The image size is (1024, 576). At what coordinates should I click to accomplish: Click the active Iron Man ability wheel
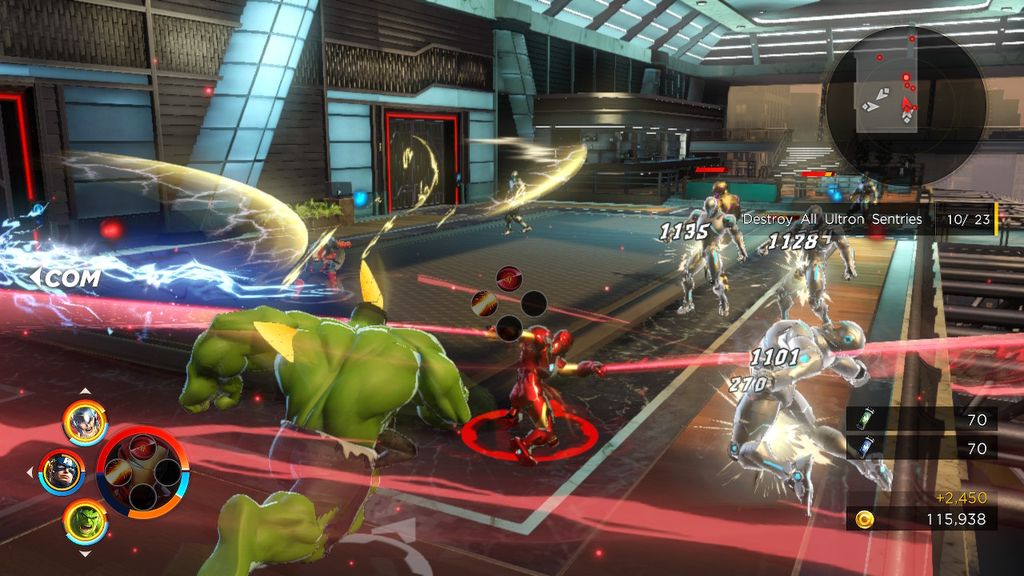[x=141, y=473]
